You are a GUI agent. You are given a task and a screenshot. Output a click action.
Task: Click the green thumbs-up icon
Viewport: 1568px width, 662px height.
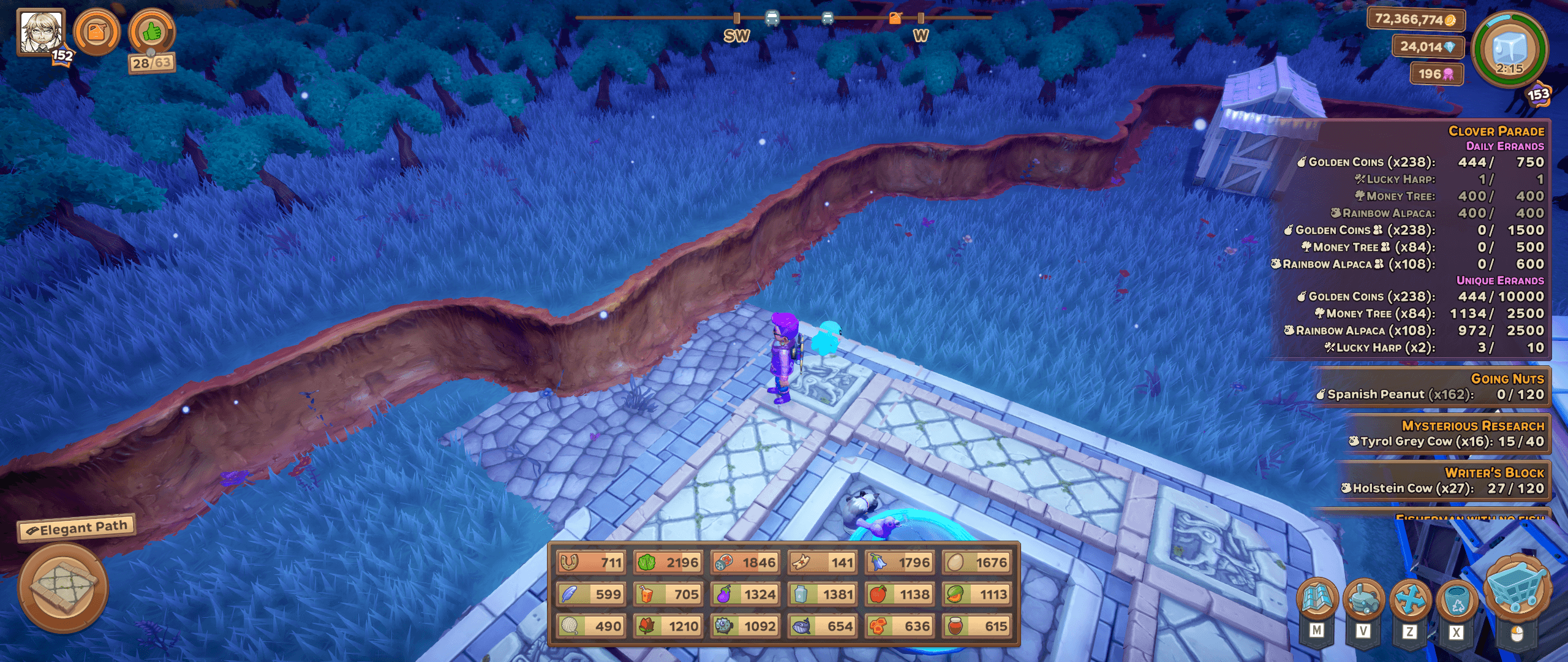point(152,32)
